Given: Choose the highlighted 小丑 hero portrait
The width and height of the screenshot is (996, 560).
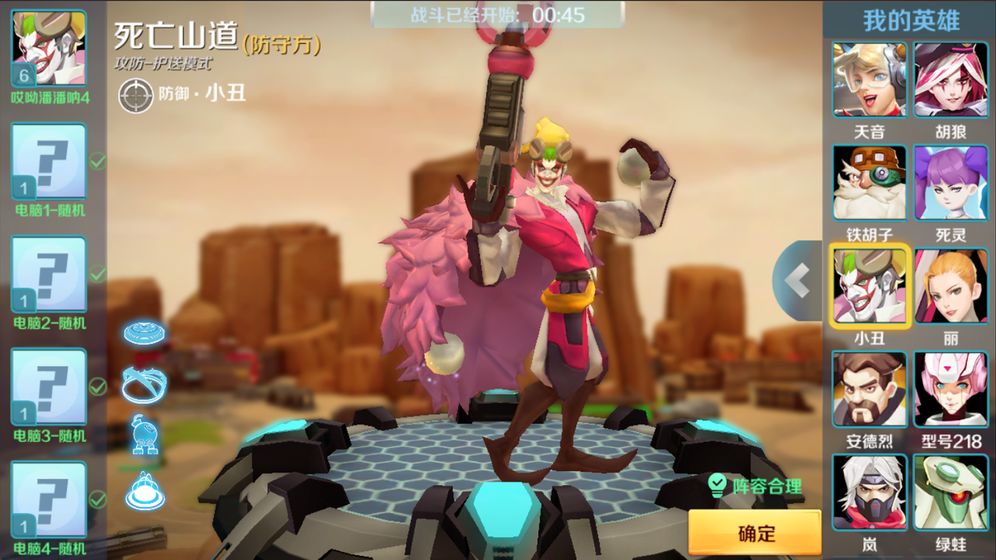Looking at the screenshot, I should (869, 286).
